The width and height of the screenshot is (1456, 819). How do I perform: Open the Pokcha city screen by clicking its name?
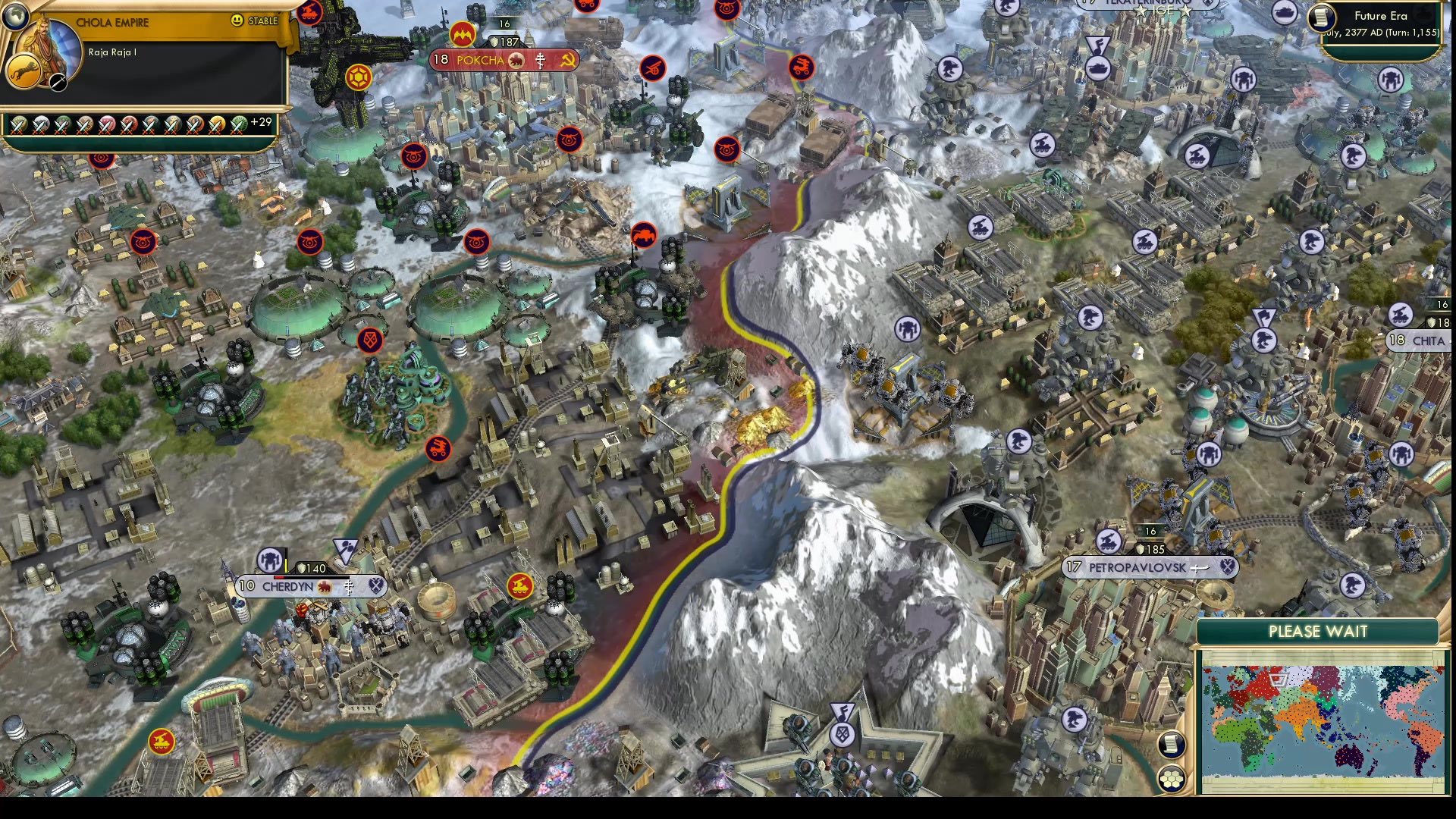click(x=481, y=59)
